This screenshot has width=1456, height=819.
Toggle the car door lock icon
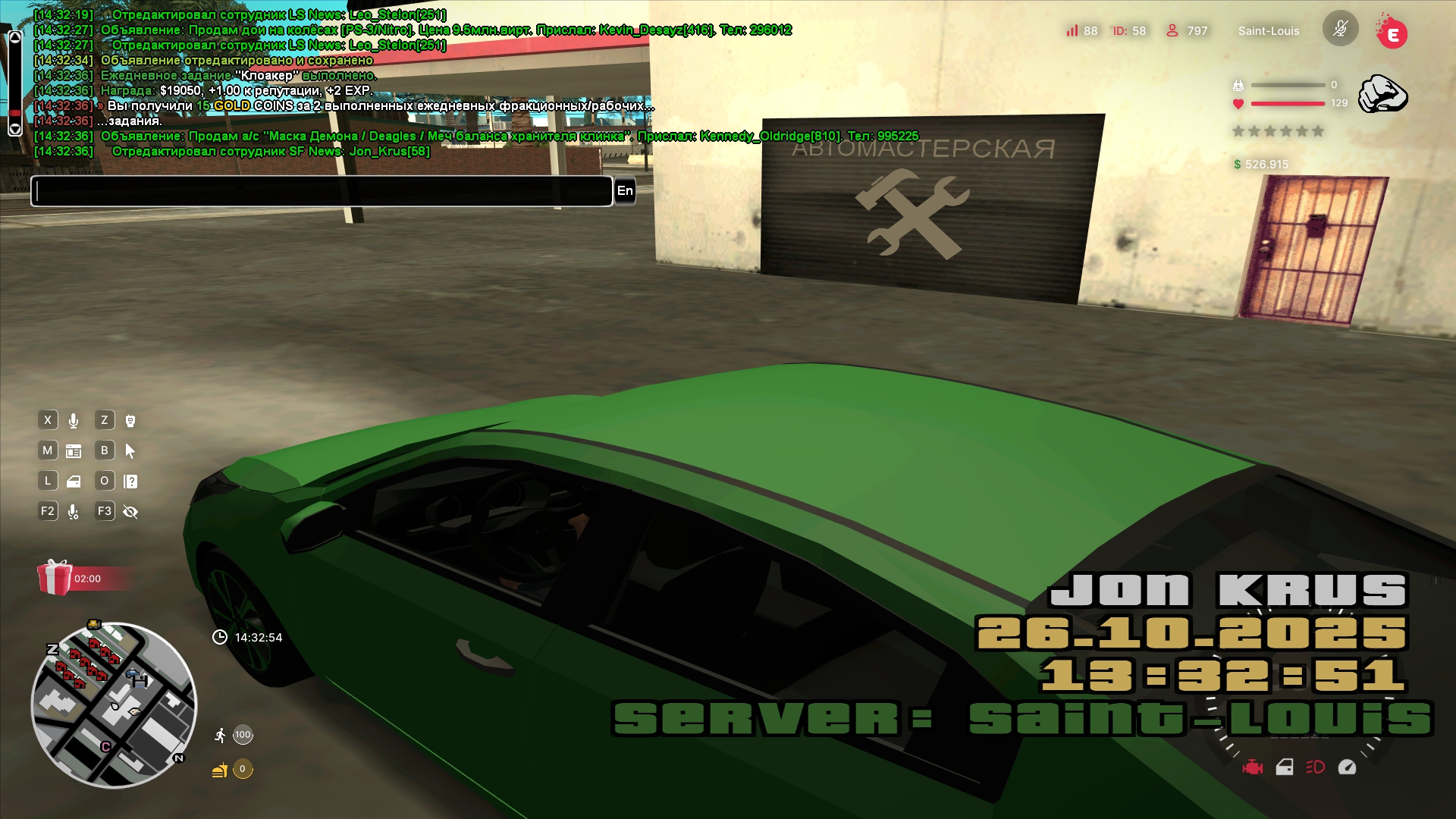(1285, 767)
